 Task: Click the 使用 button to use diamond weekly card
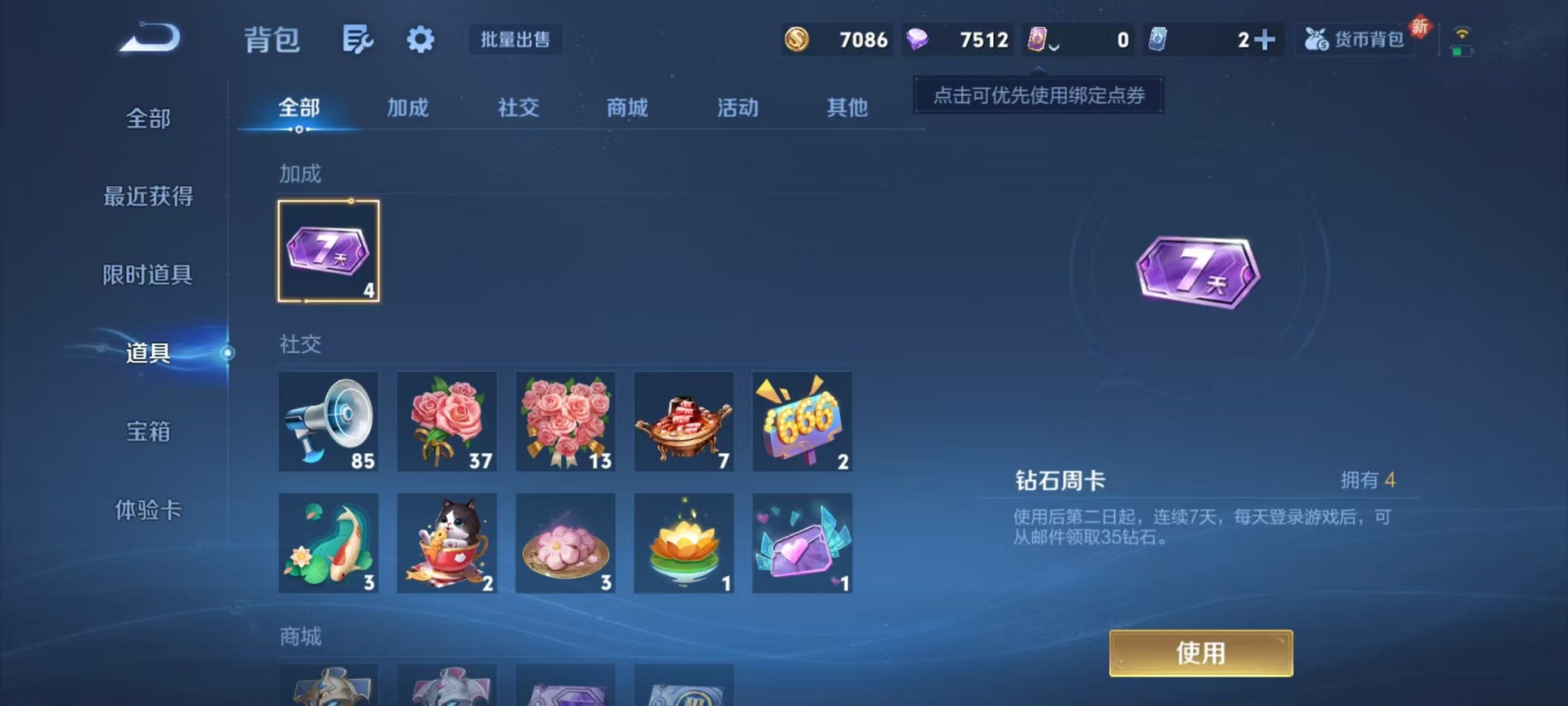pos(1201,652)
